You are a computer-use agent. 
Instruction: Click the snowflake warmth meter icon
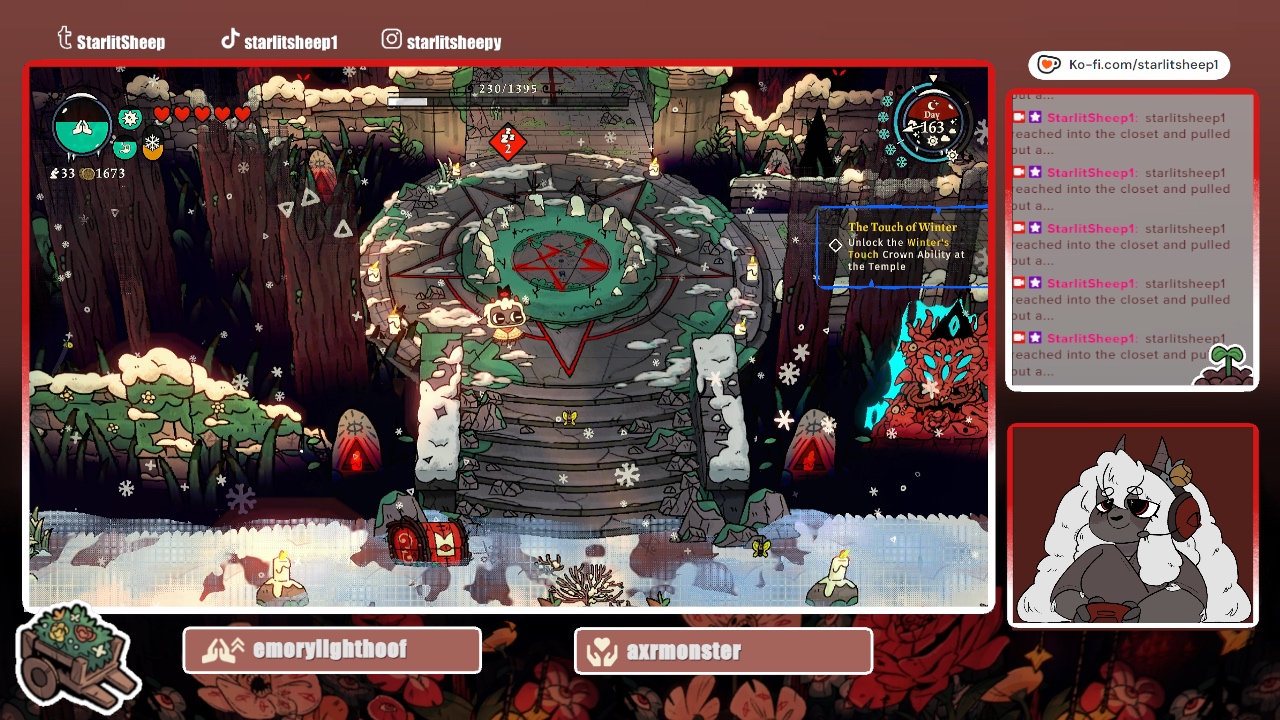click(x=152, y=145)
